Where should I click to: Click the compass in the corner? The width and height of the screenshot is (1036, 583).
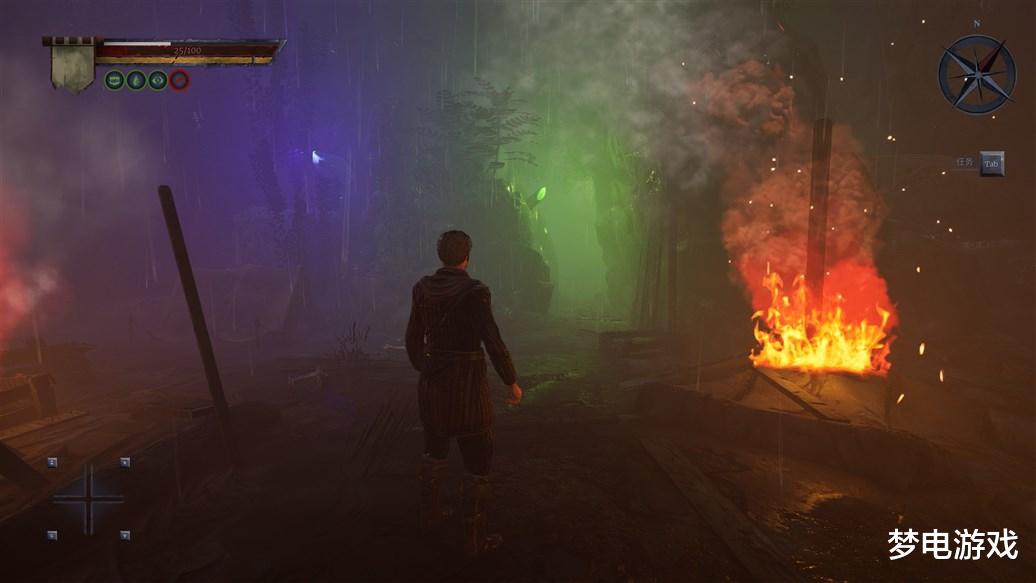[x=976, y=74]
